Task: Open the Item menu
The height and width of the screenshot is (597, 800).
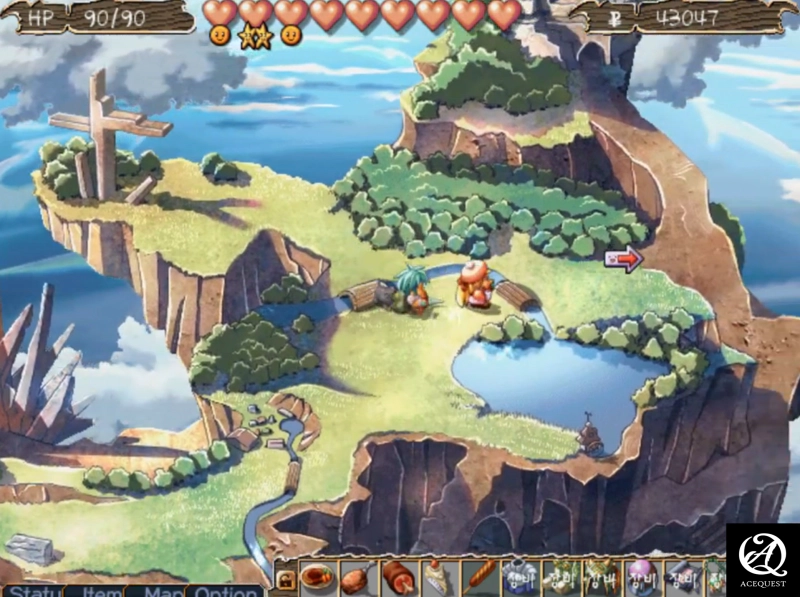Action: coord(100,591)
